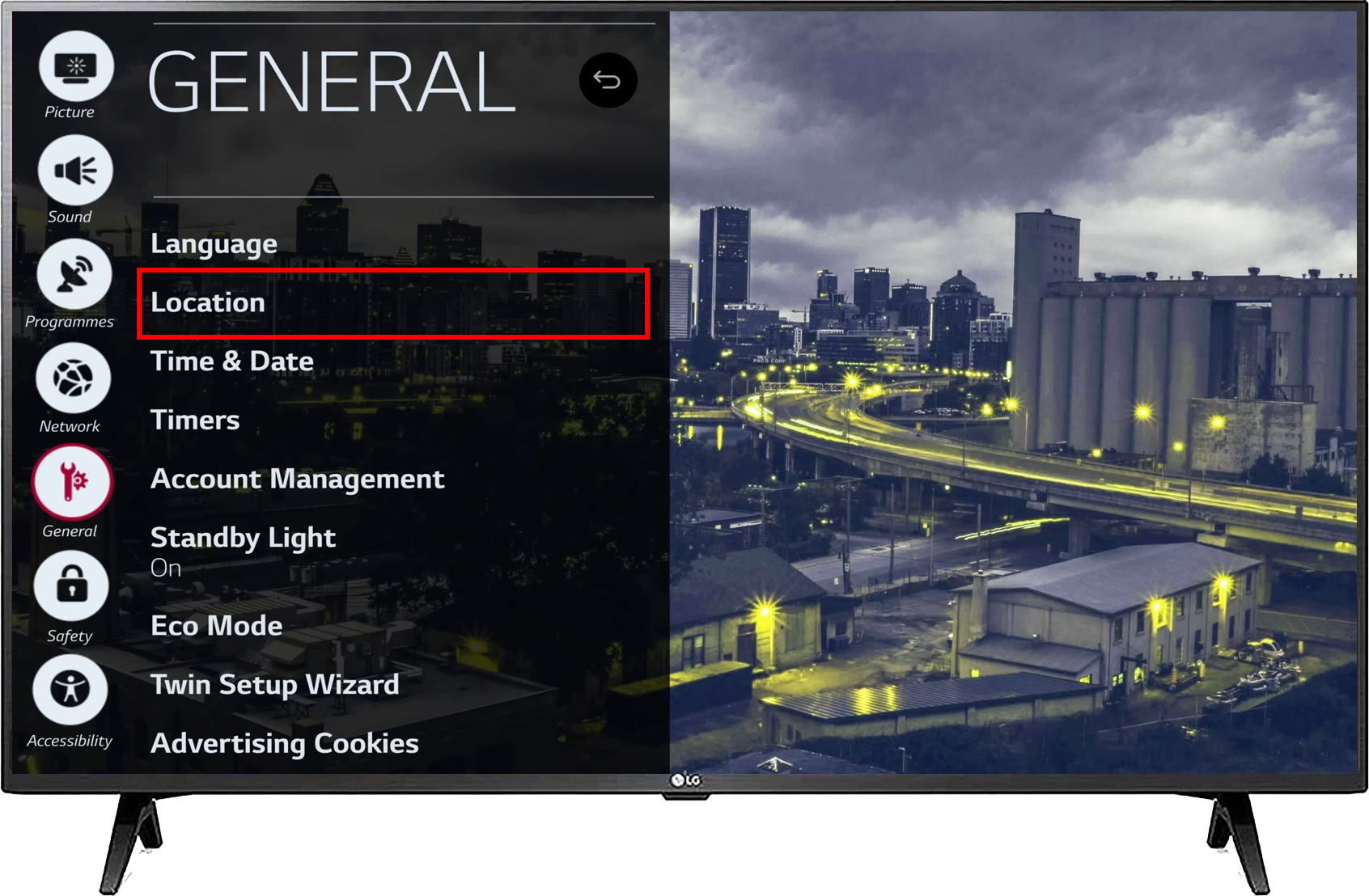The height and width of the screenshot is (896, 1369).
Task: Select the Programmes satellite dish icon
Action: (x=73, y=275)
